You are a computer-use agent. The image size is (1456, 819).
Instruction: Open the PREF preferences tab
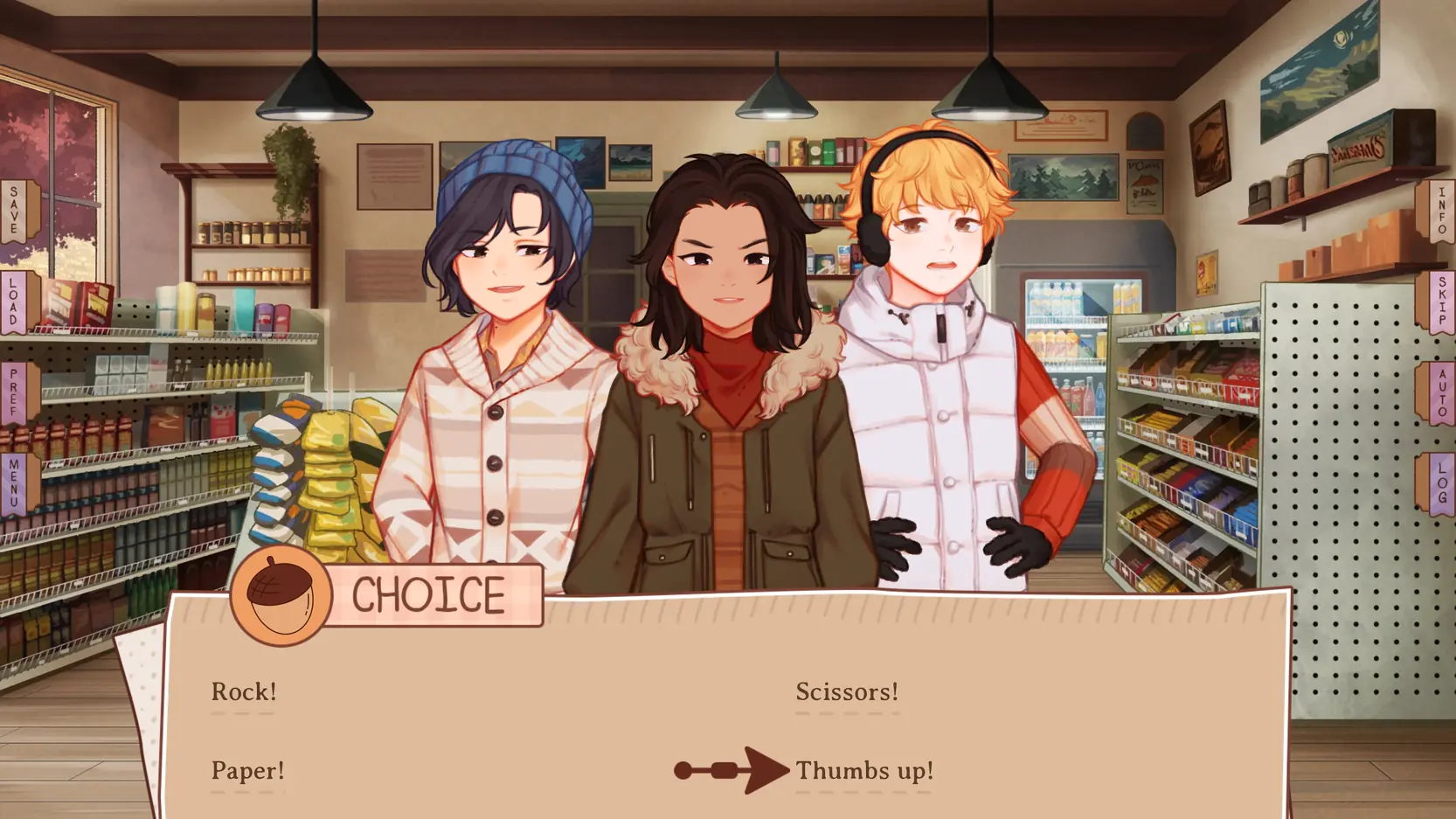tap(15, 393)
